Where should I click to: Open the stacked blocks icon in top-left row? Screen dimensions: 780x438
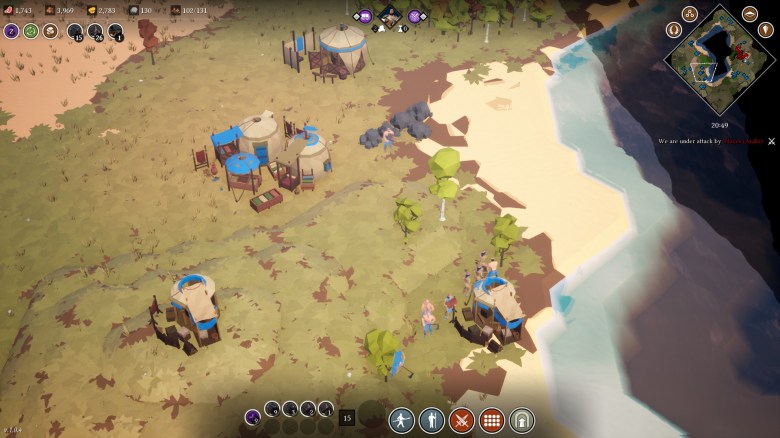point(50,31)
